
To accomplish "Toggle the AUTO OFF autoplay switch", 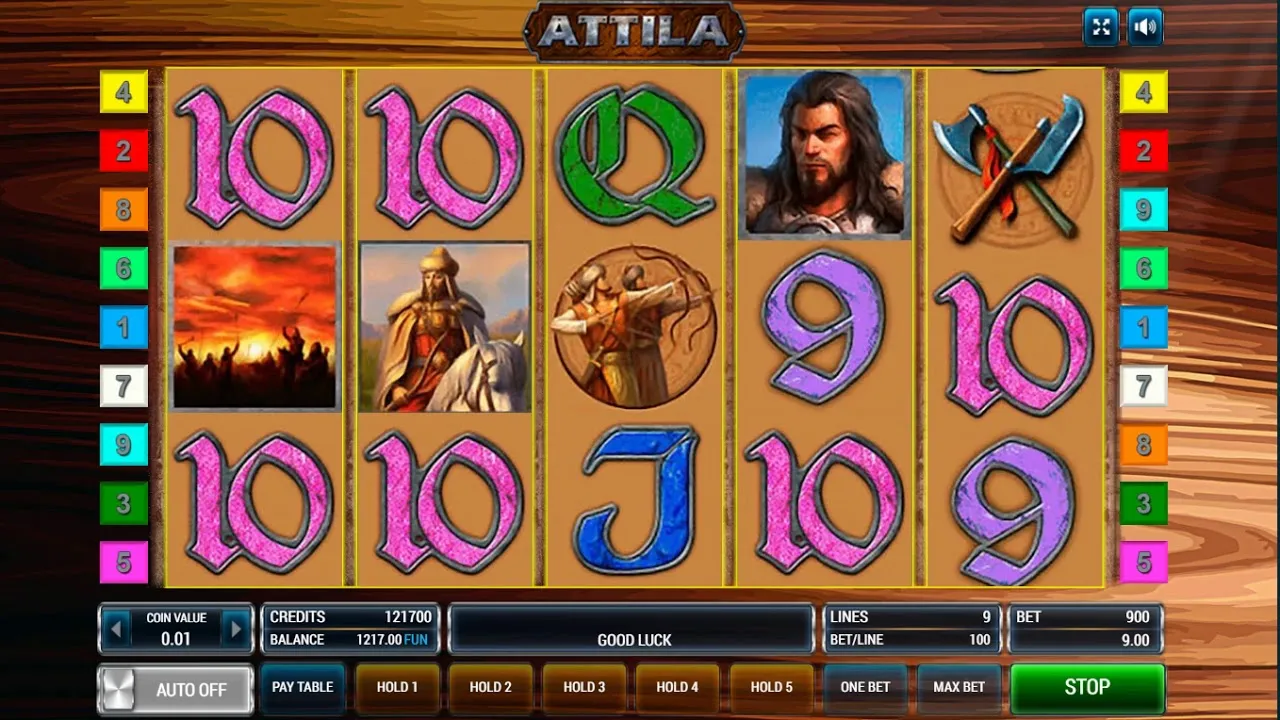I will 174,689.
